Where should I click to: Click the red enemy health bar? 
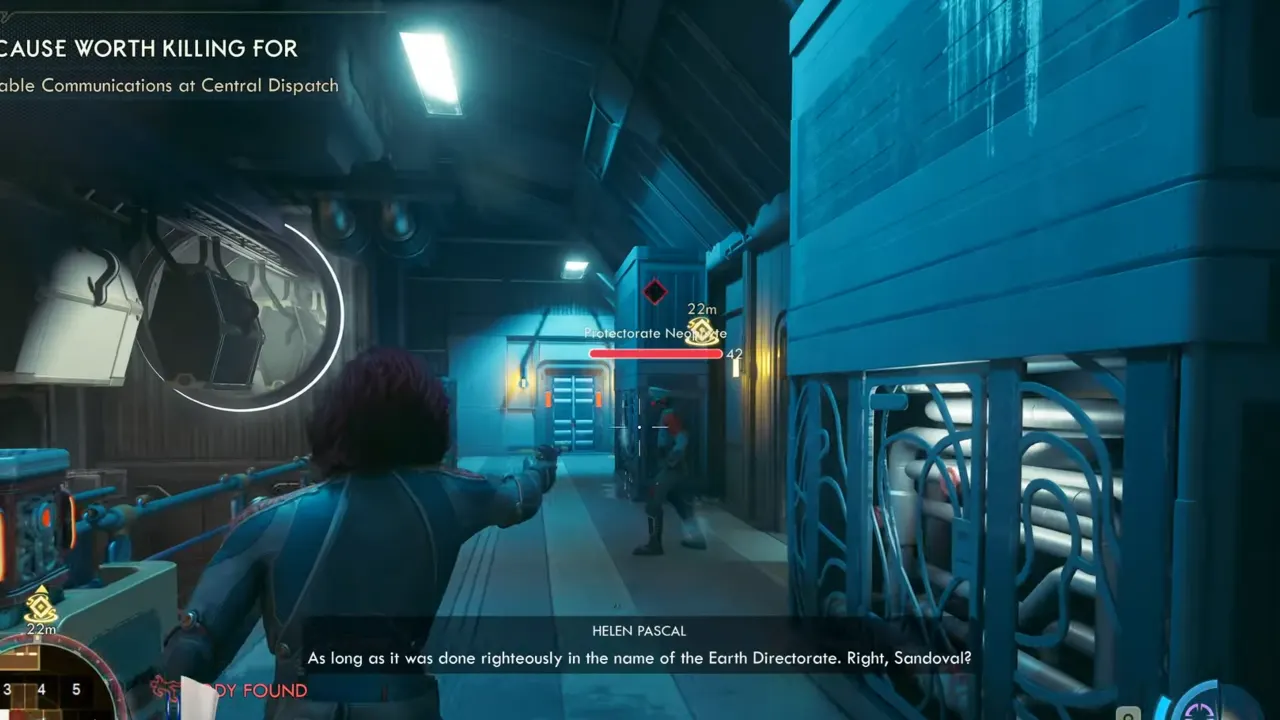[655, 352]
